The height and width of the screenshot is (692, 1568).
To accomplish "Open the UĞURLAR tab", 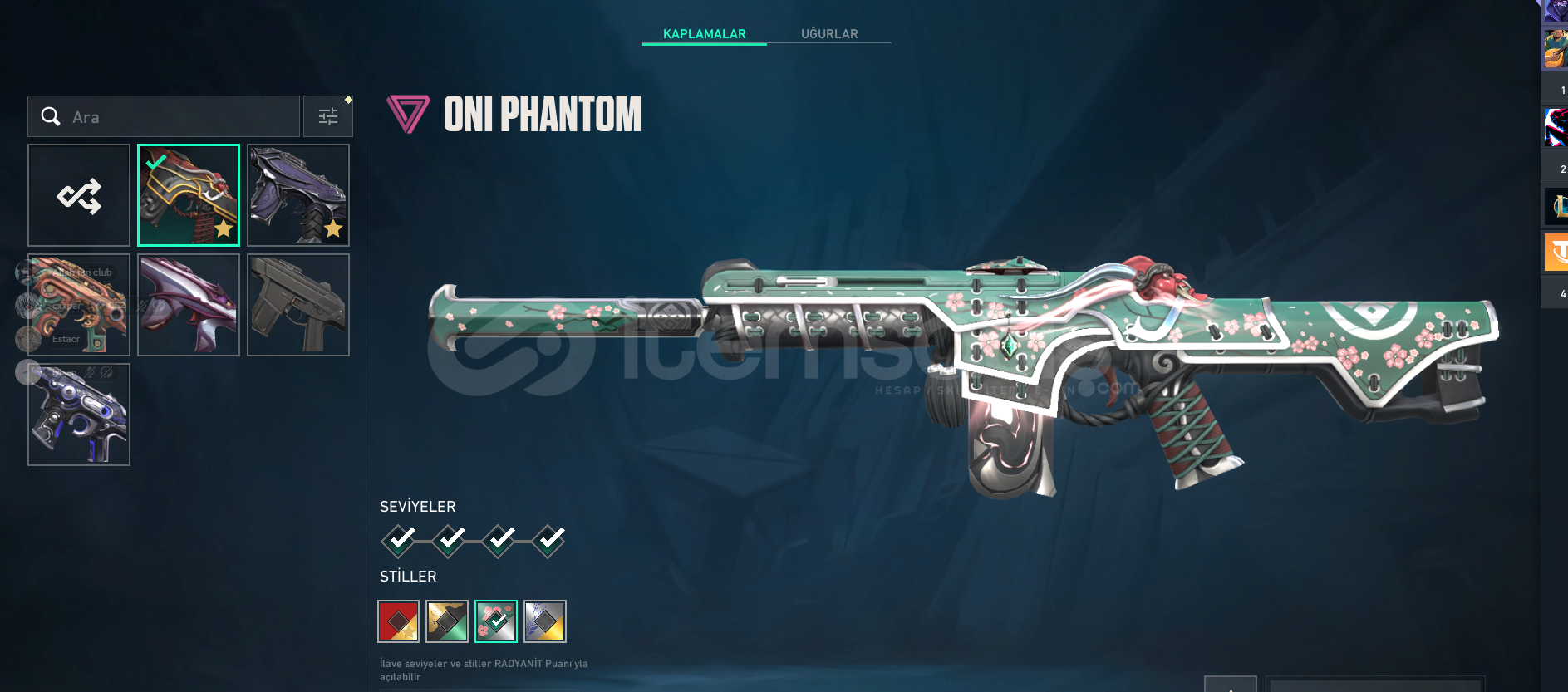I will (828, 34).
